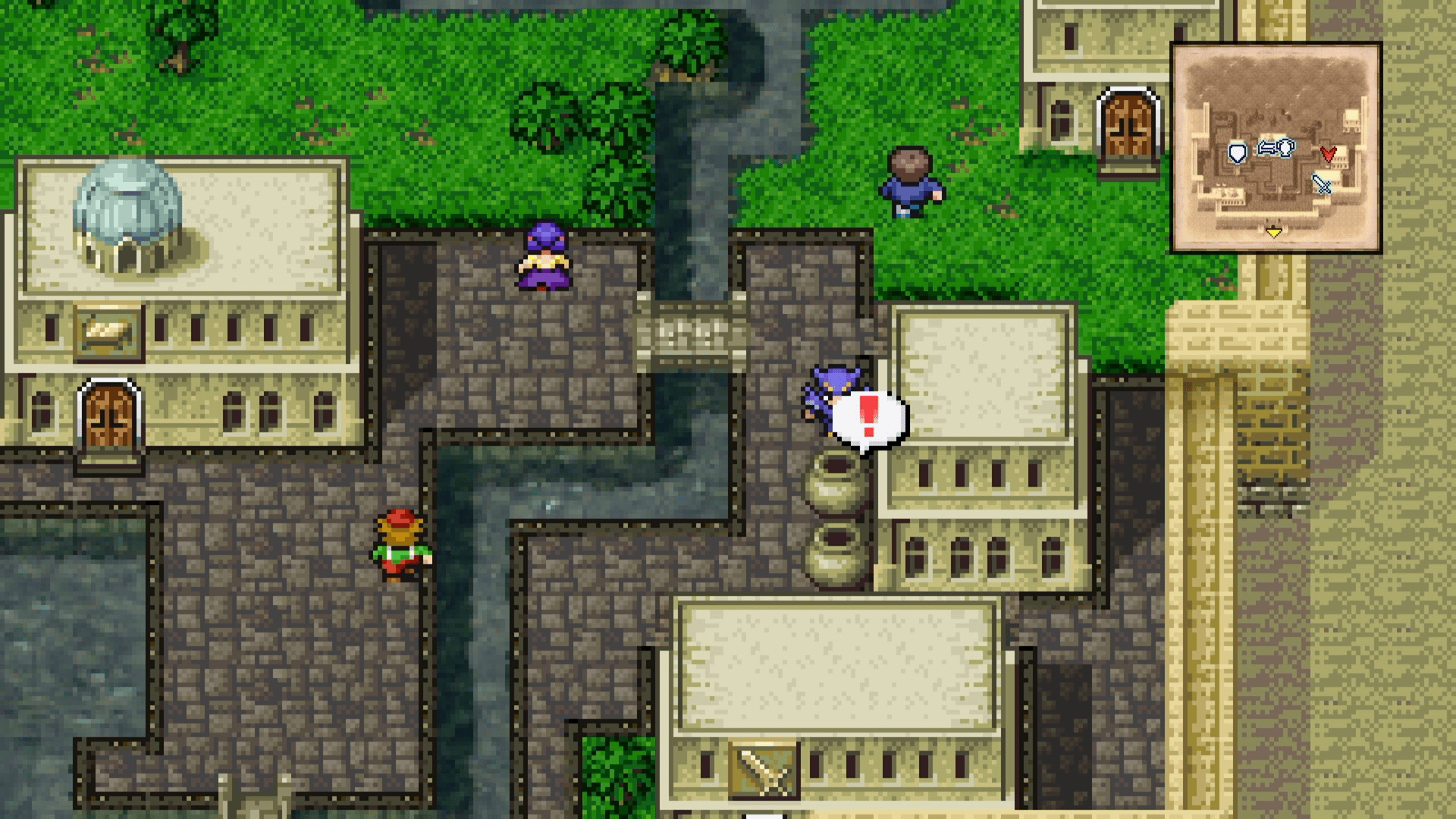Select the red player marker on the minimap
Screen dimensions: 1456x819
[x=1329, y=154]
